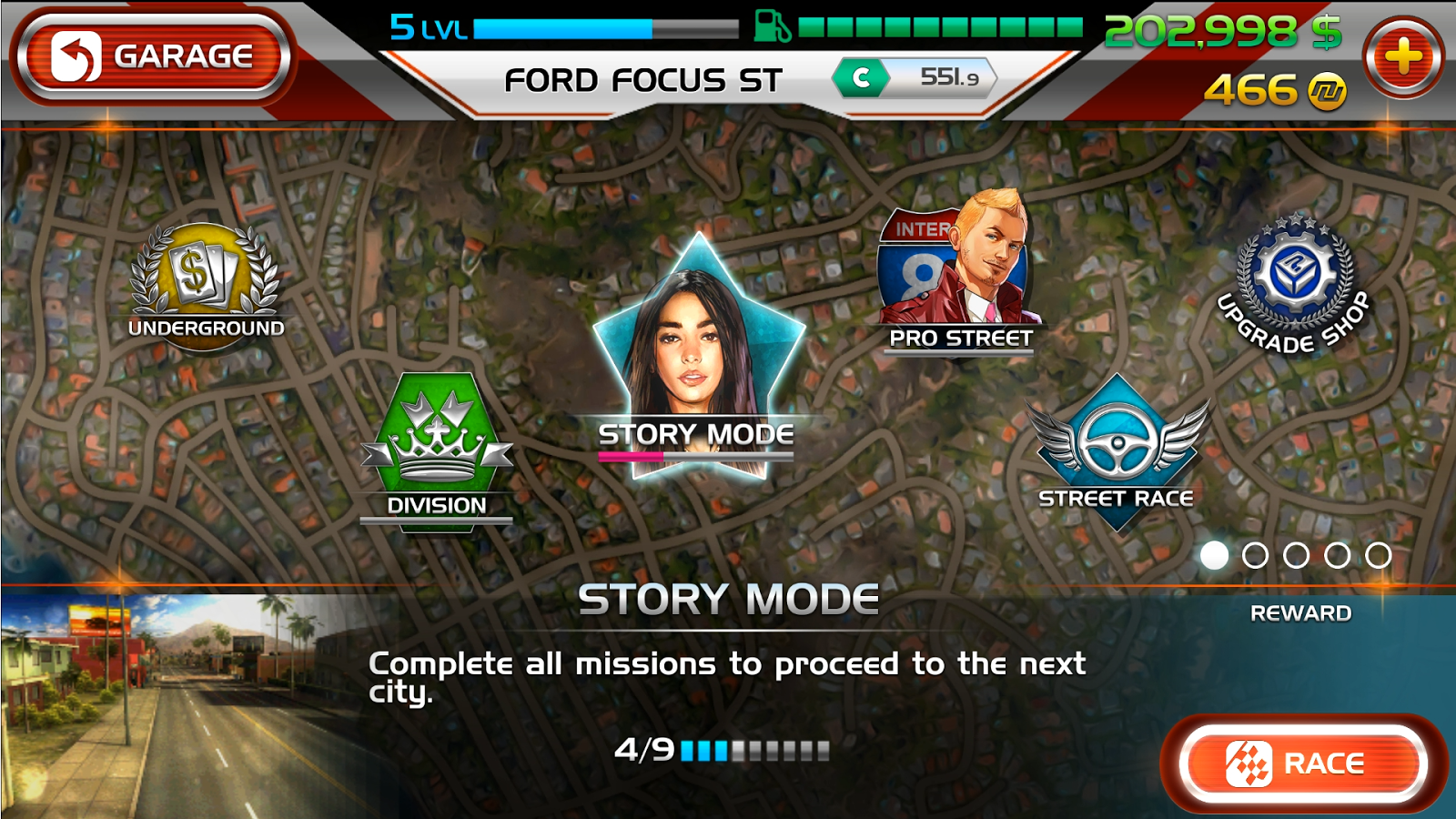Image resolution: width=1456 pixels, height=819 pixels.
Task: Switch to the second city page dot
Action: click(1255, 555)
